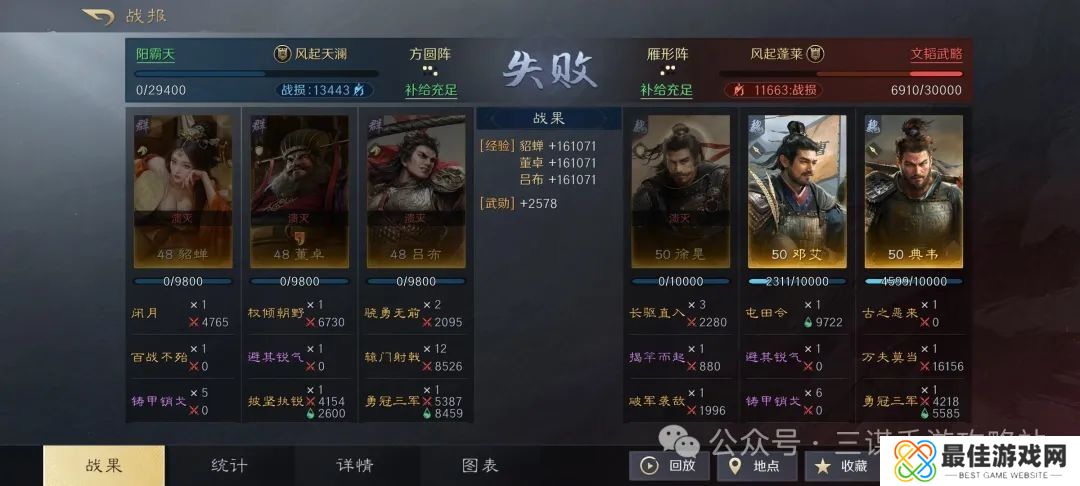
Task: Open the battle 地点 location
Action: coord(757,465)
